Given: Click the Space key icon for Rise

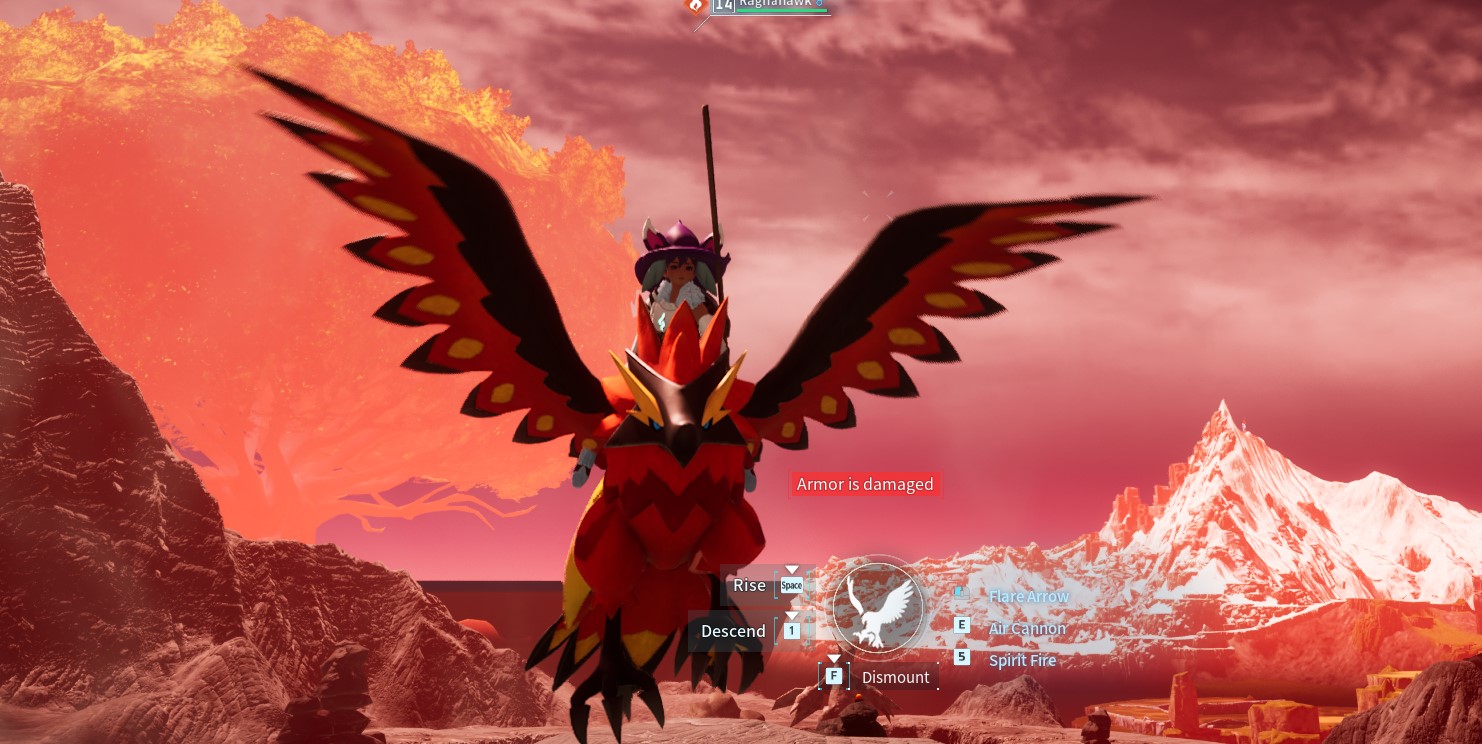Looking at the screenshot, I should (791, 585).
